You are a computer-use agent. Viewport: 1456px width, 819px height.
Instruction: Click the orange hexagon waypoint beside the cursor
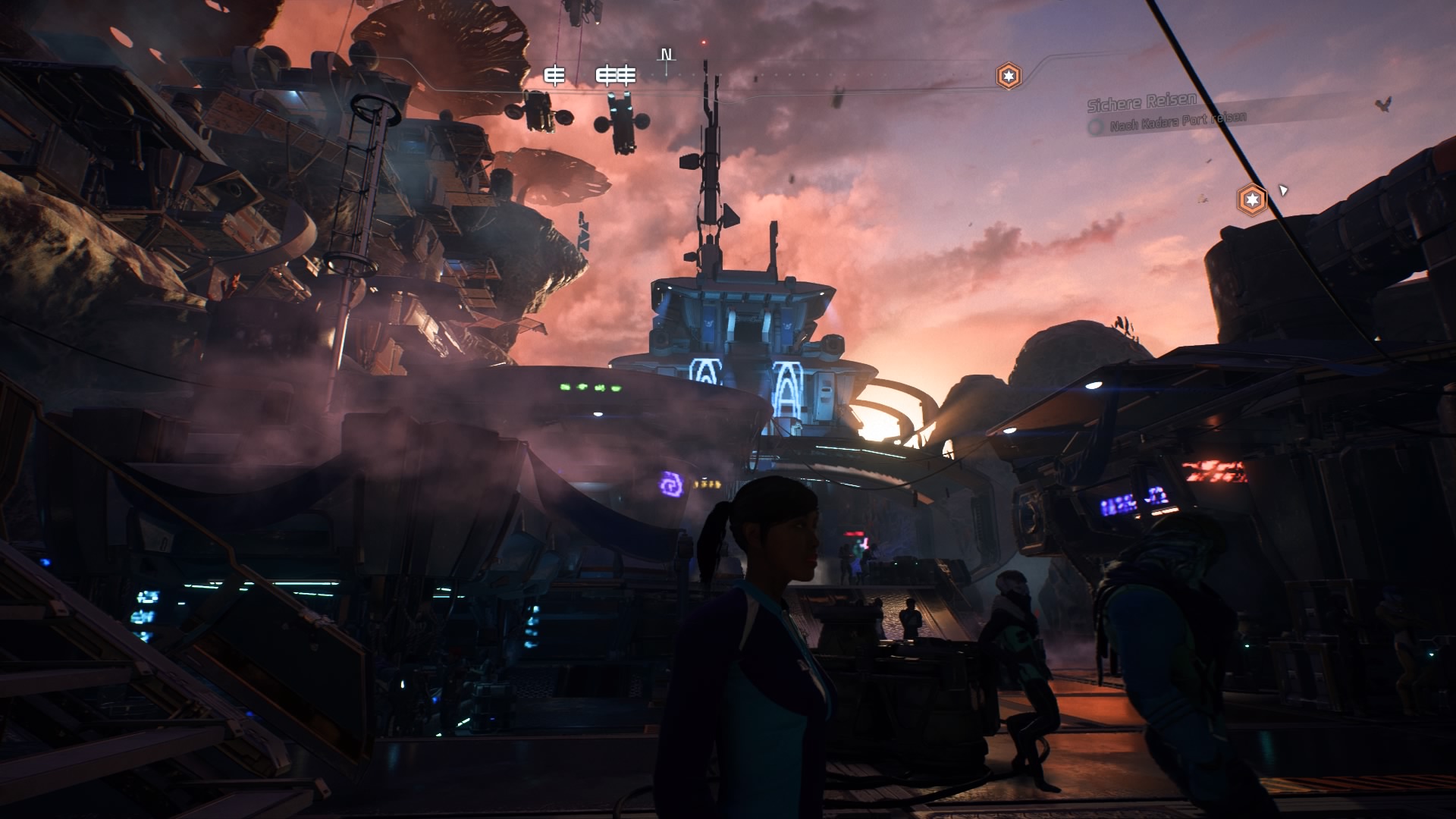click(1252, 200)
